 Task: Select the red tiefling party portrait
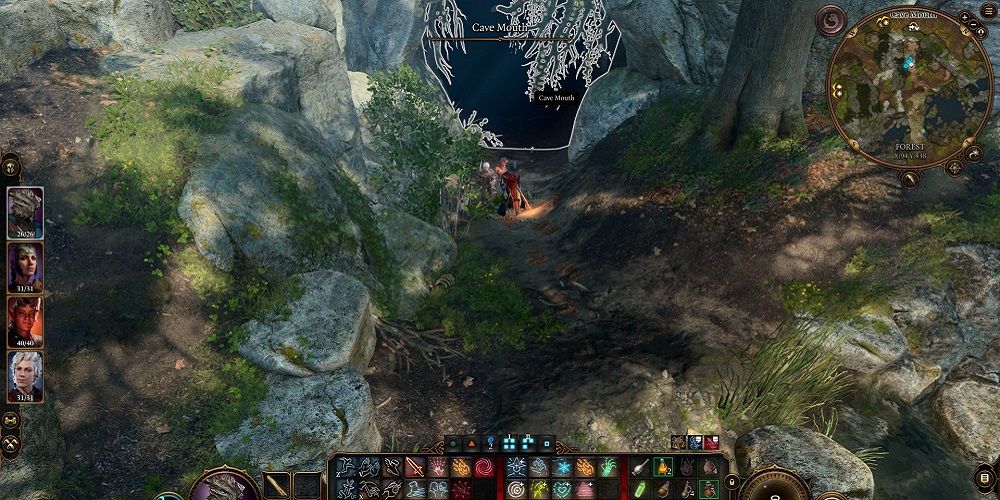[x=25, y=320]
